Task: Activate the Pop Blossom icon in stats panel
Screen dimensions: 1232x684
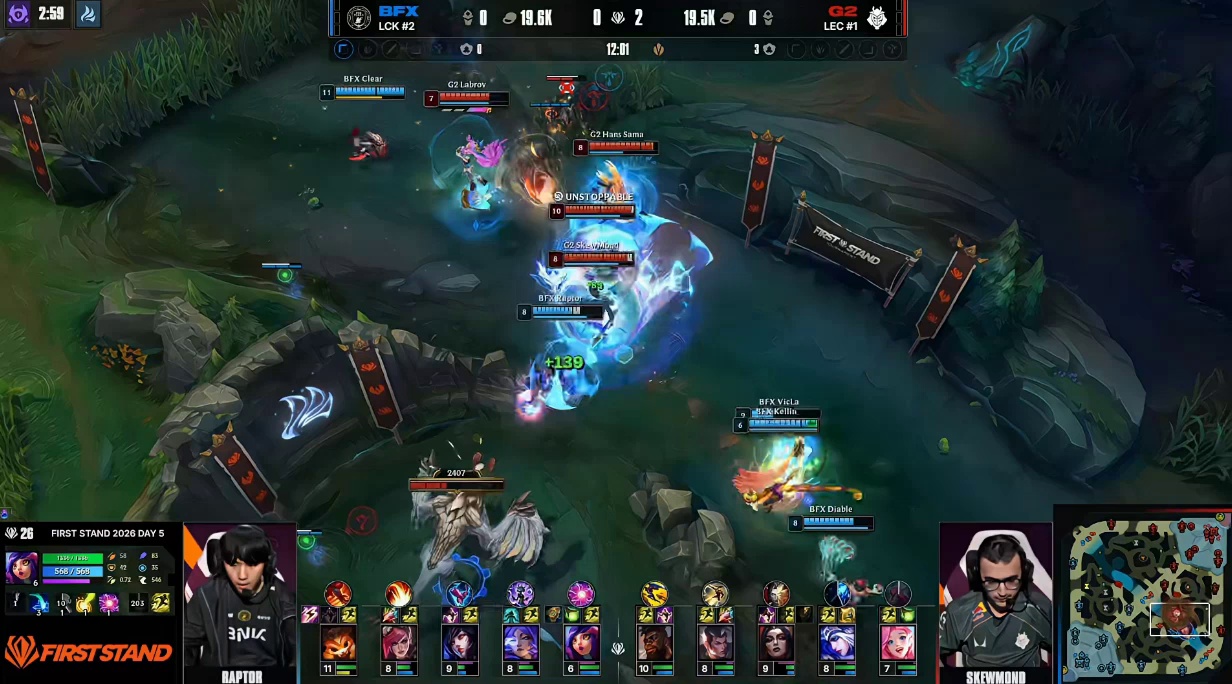Action: [109, 602]
